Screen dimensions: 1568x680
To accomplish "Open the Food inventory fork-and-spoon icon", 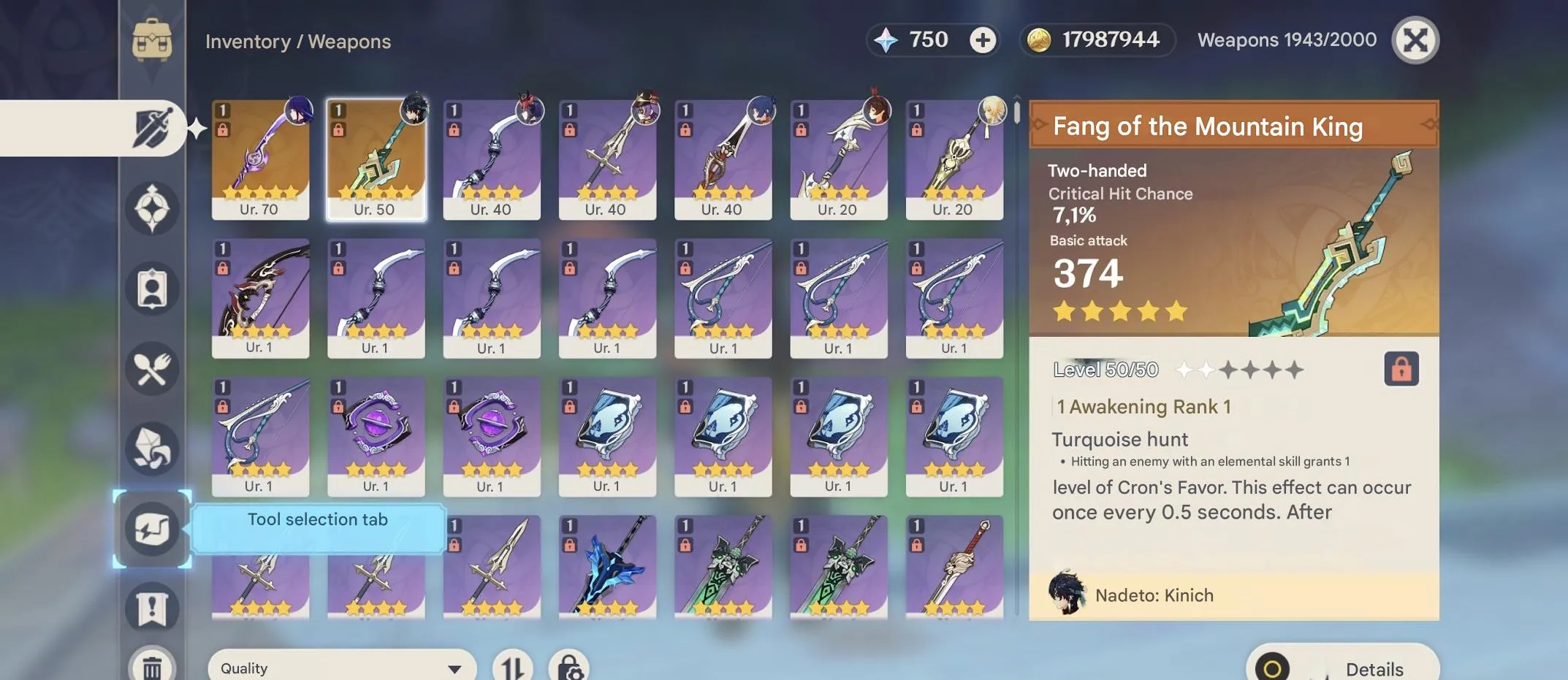I will pyautogui.click(x=151, y=370).
